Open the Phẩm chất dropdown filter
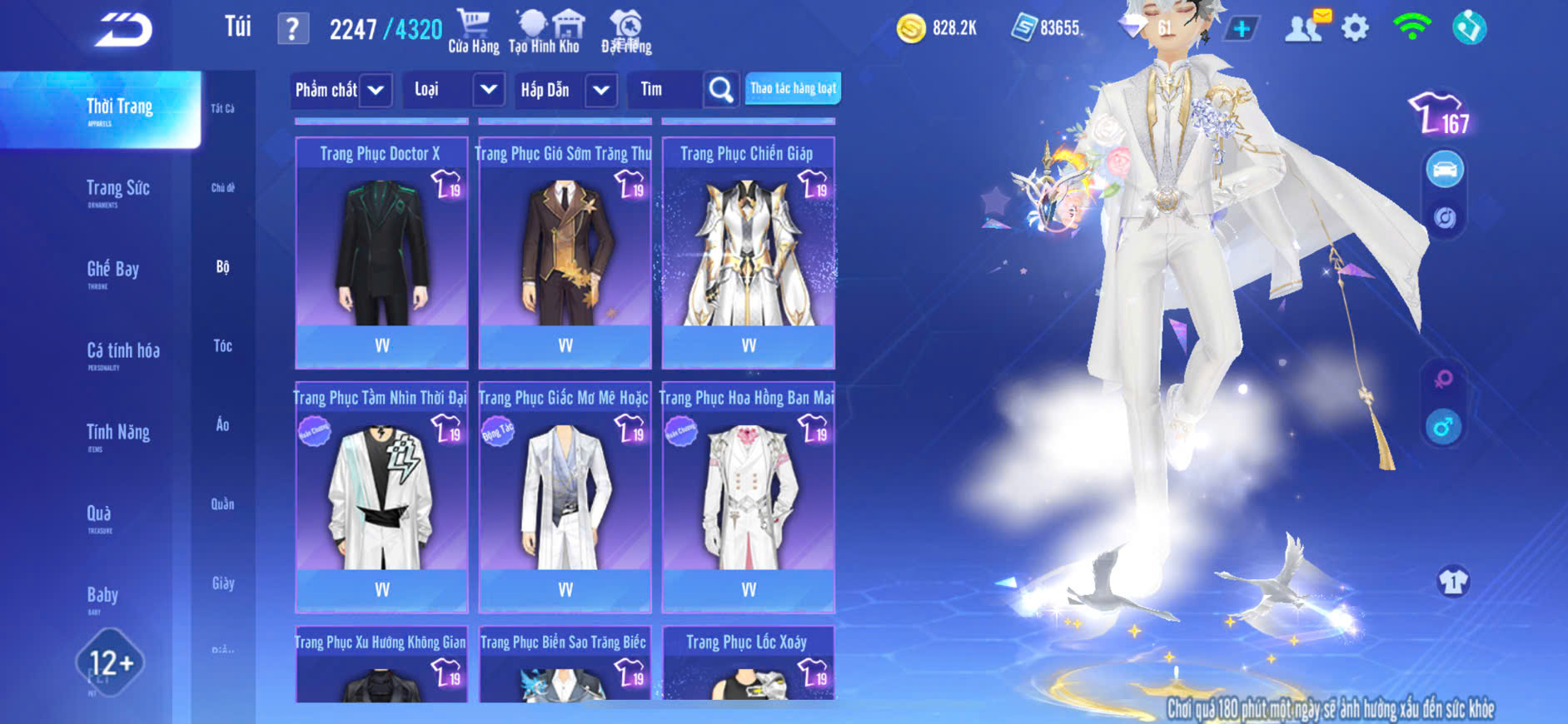Viewport: 1568px width, 724px height. tap(375, 90)
